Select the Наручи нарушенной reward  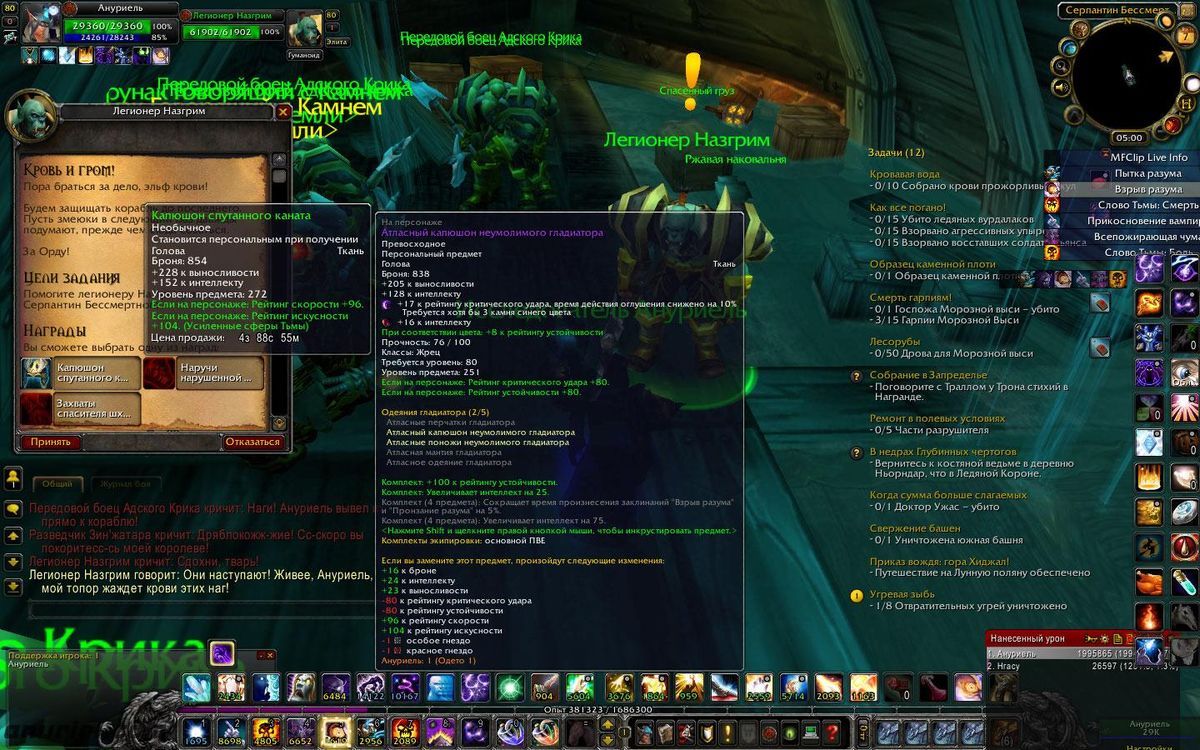(203, 373)
